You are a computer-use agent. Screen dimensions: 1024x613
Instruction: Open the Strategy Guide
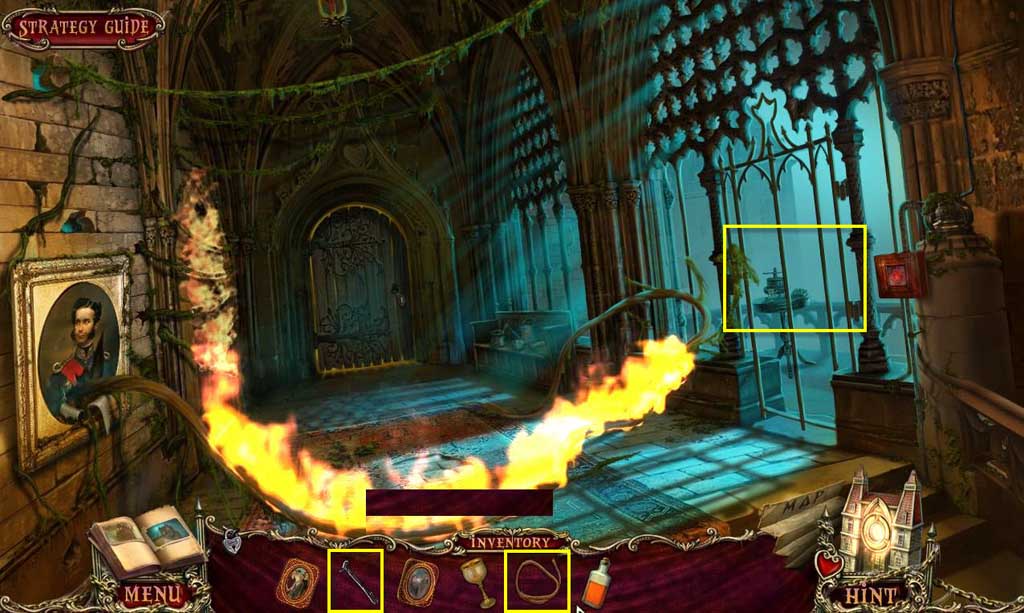click(x=84, y=27)
